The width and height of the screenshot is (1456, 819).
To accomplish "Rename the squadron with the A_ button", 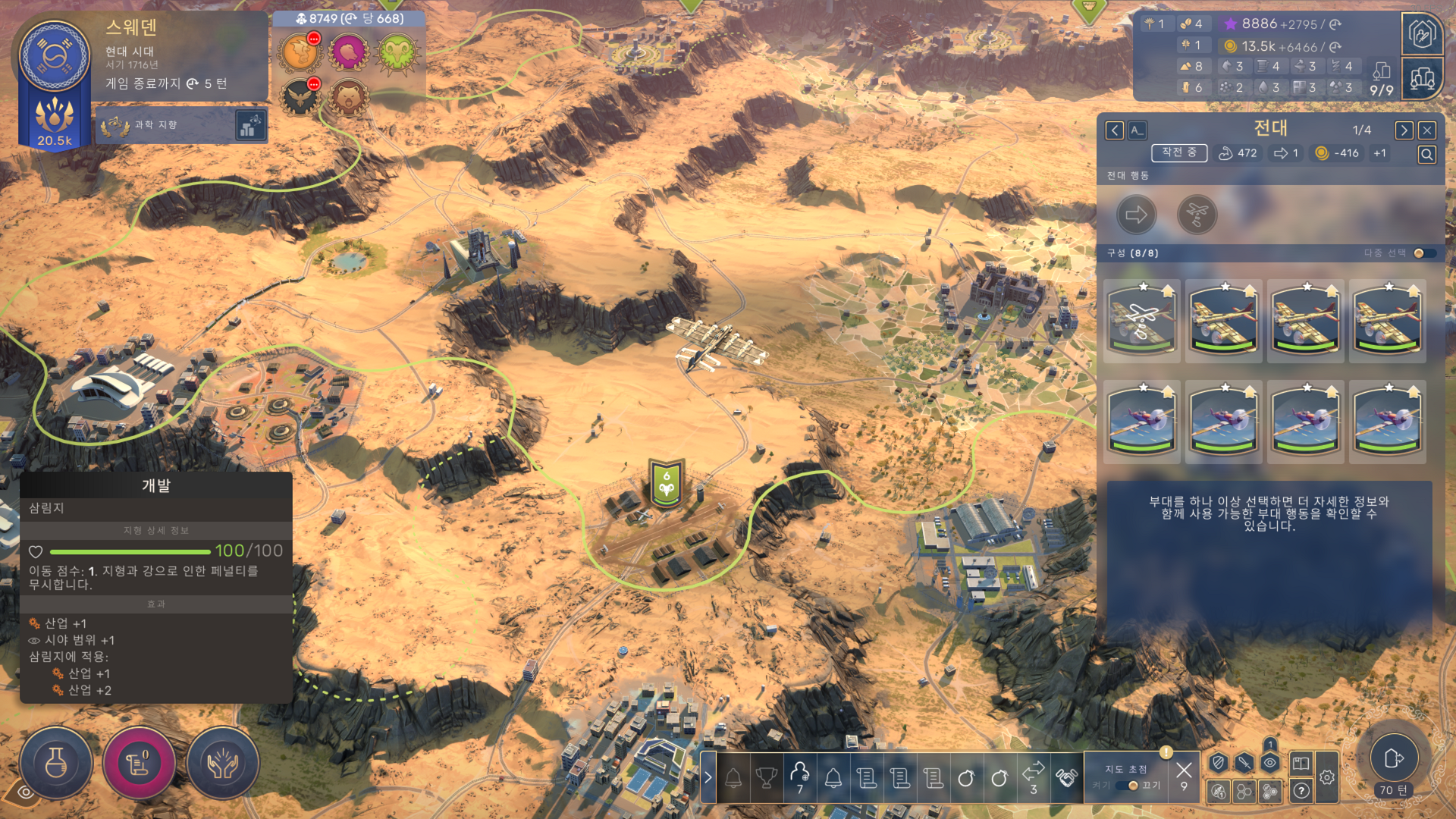I will pos(1137,130).
